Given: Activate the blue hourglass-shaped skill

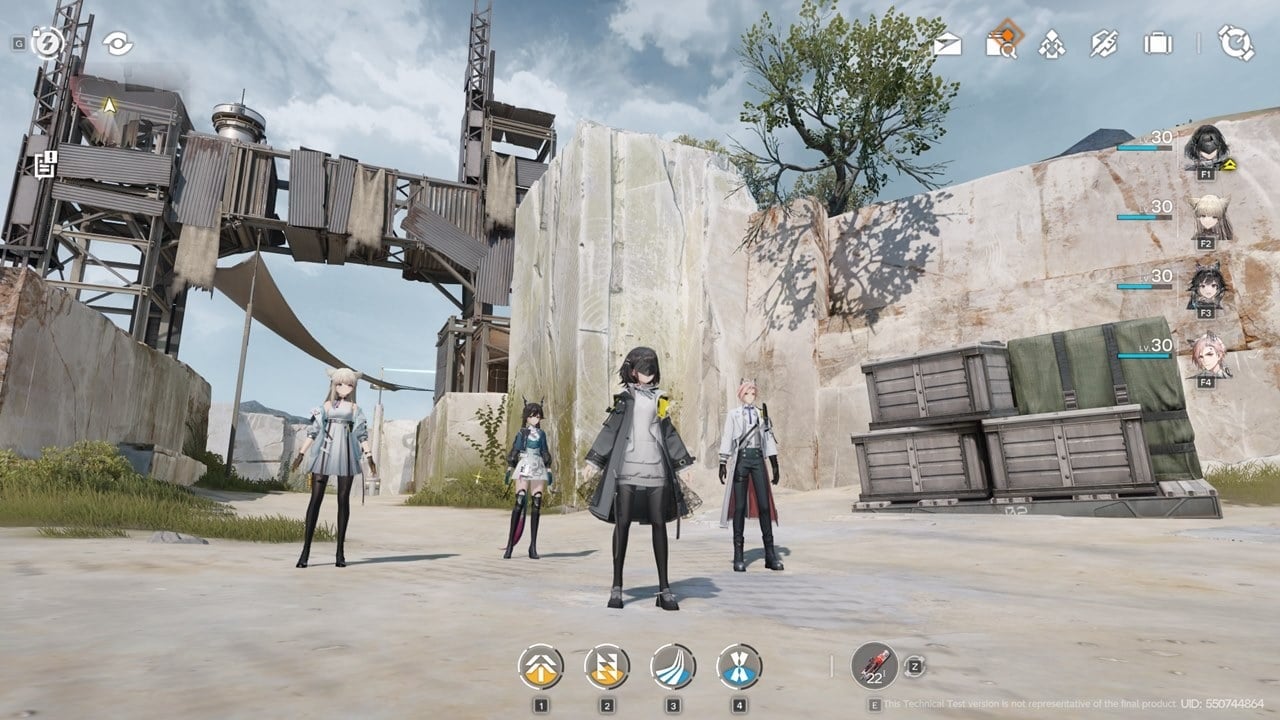Looking at the screenshot, I should (x=739, y=666).
